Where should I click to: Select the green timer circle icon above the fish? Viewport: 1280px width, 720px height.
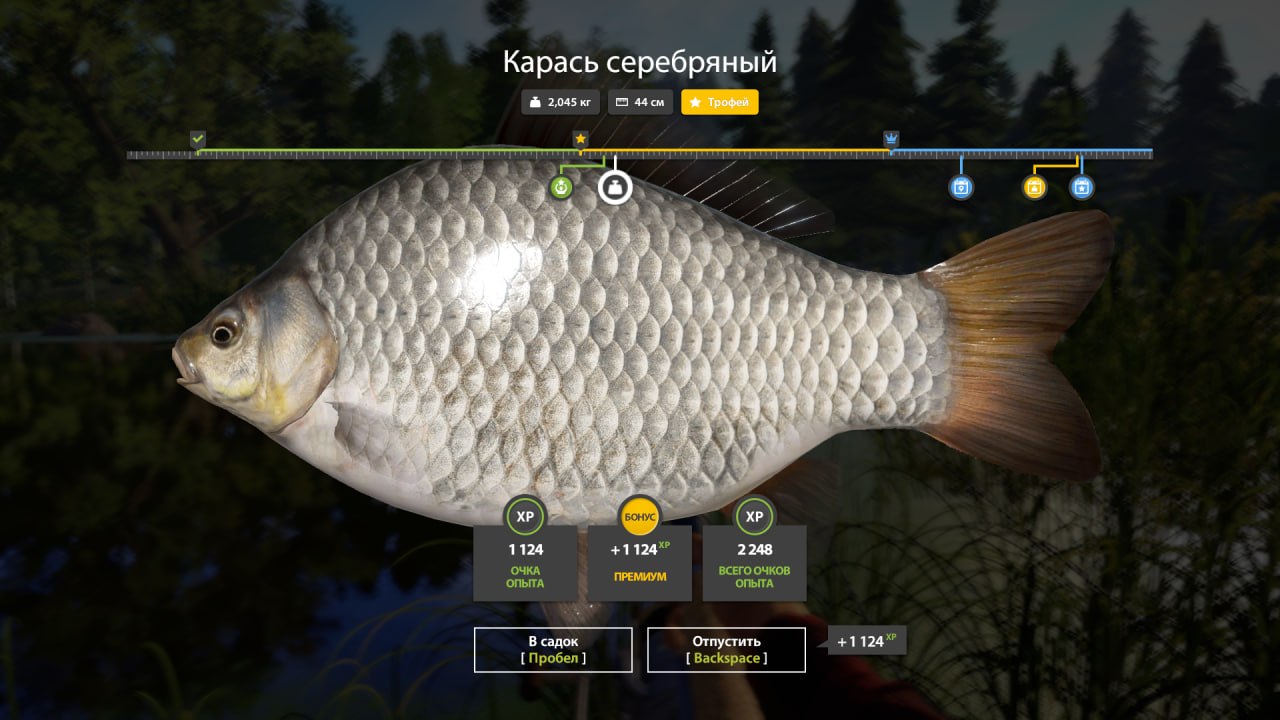tap(561, 186)
